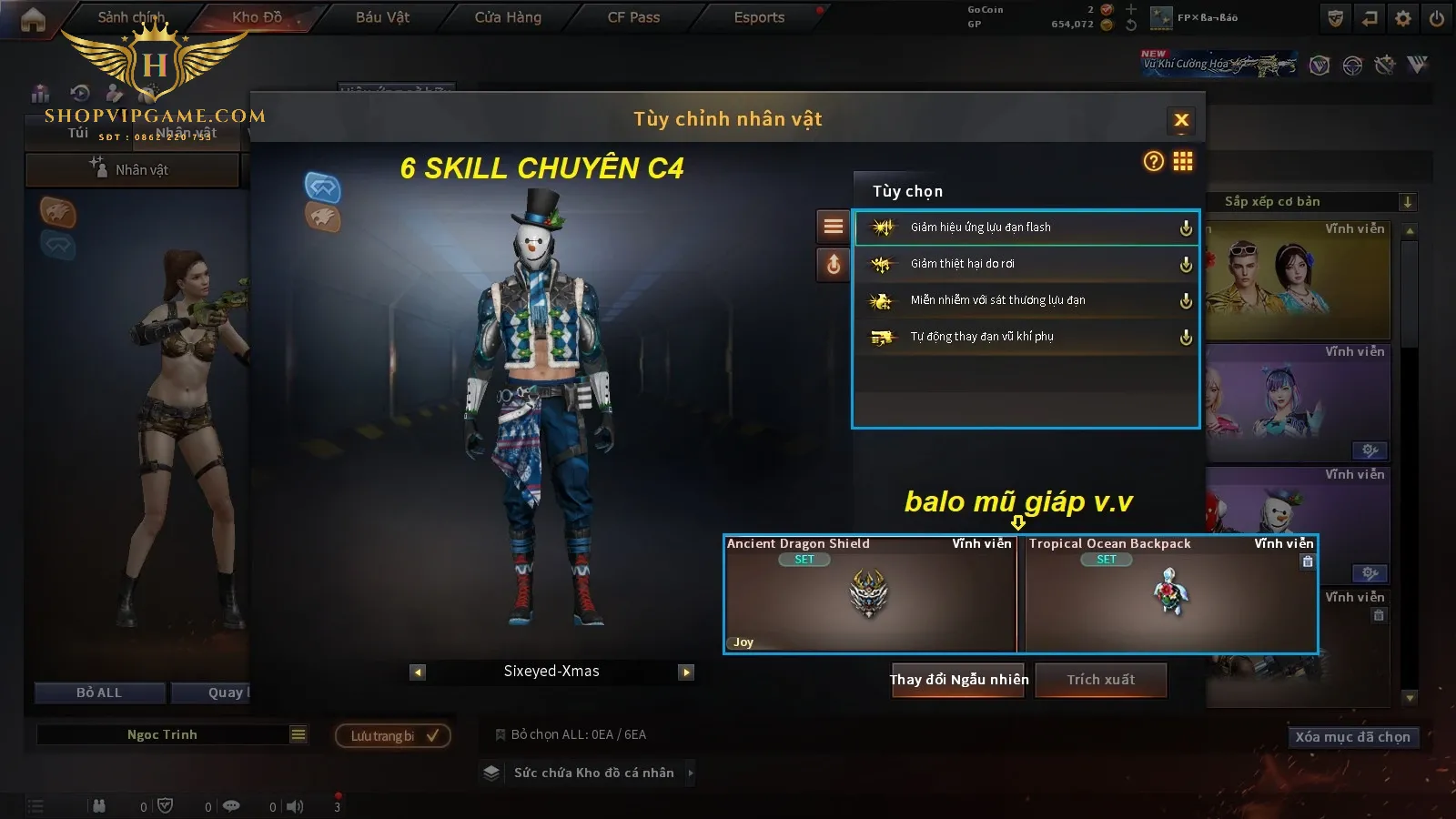The image size is (1456, 819).
Task: Go to the Esports tab
Action: 759,17
